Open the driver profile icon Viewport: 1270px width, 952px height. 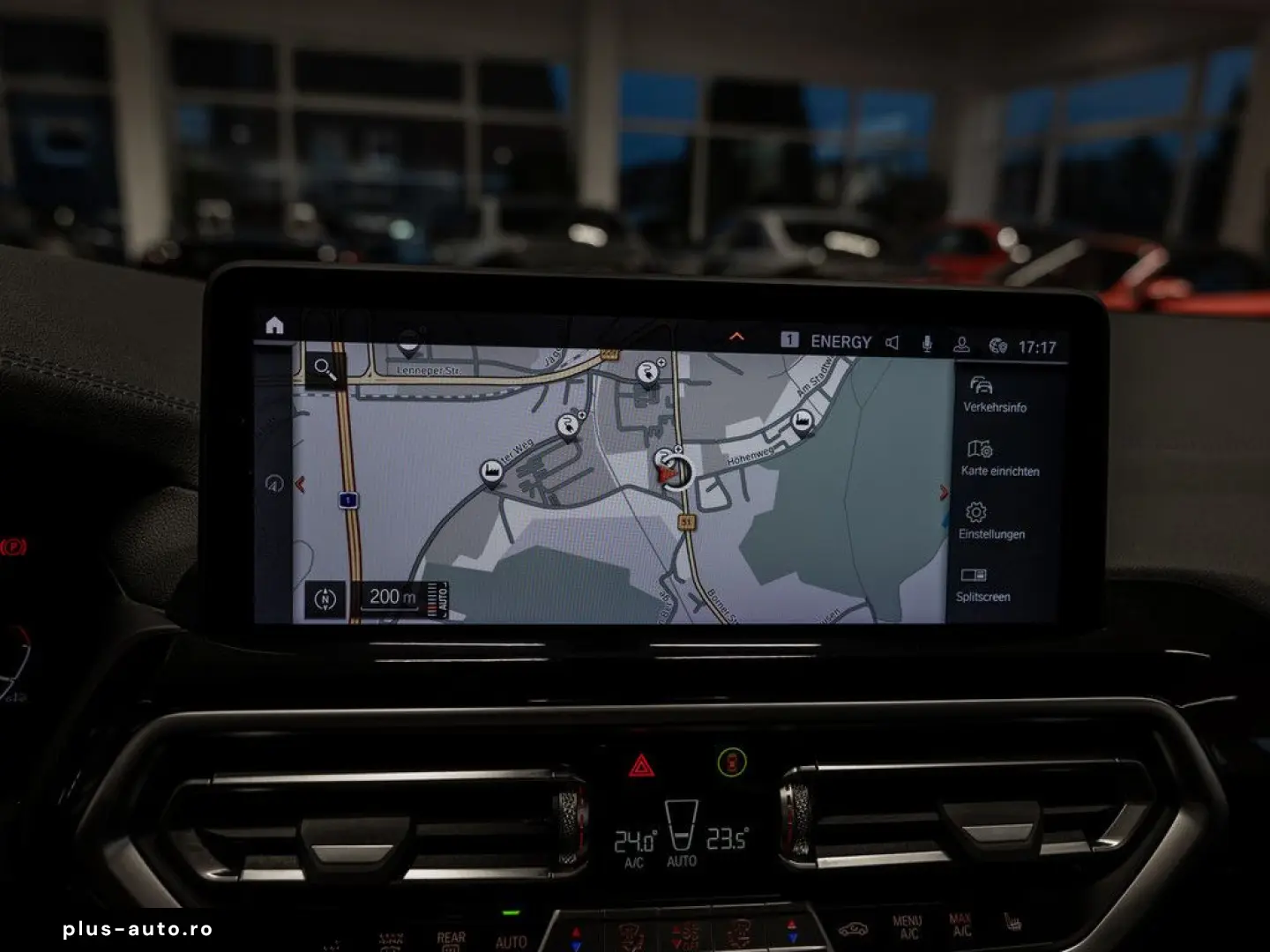[963, 341]
